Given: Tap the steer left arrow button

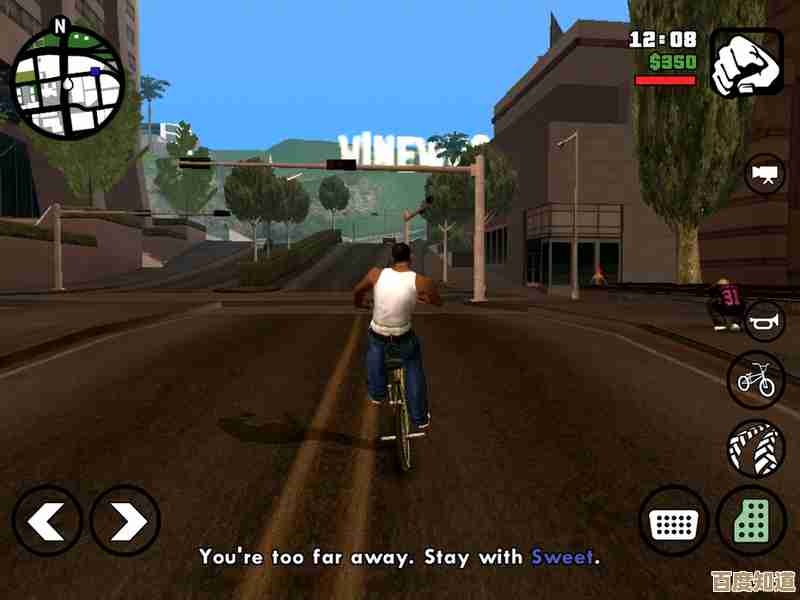Looking at the screenshot, I should point(47,520).
